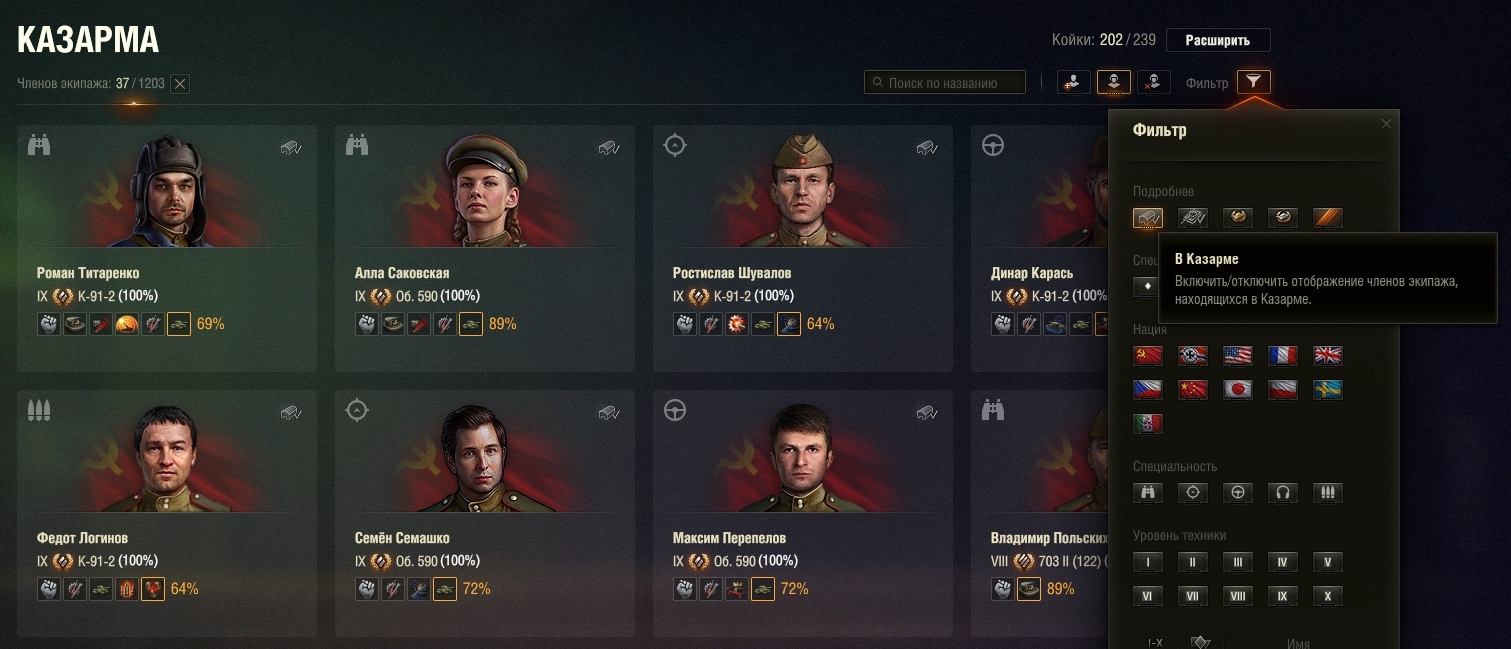Filter crew by the UK flag
The image size is (1511, 649).
1327,355
